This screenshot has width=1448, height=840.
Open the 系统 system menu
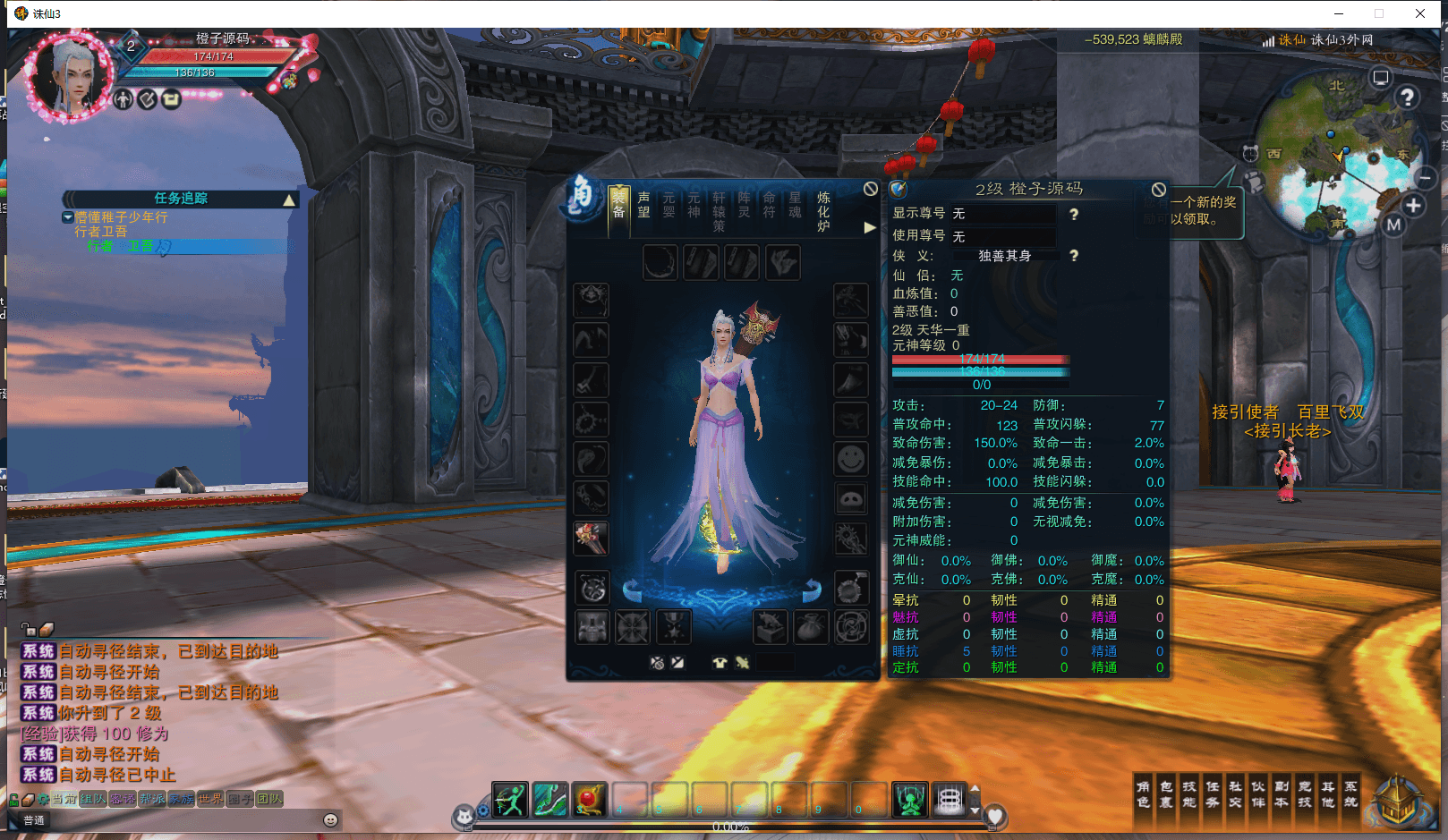(x=1350, y=794)
